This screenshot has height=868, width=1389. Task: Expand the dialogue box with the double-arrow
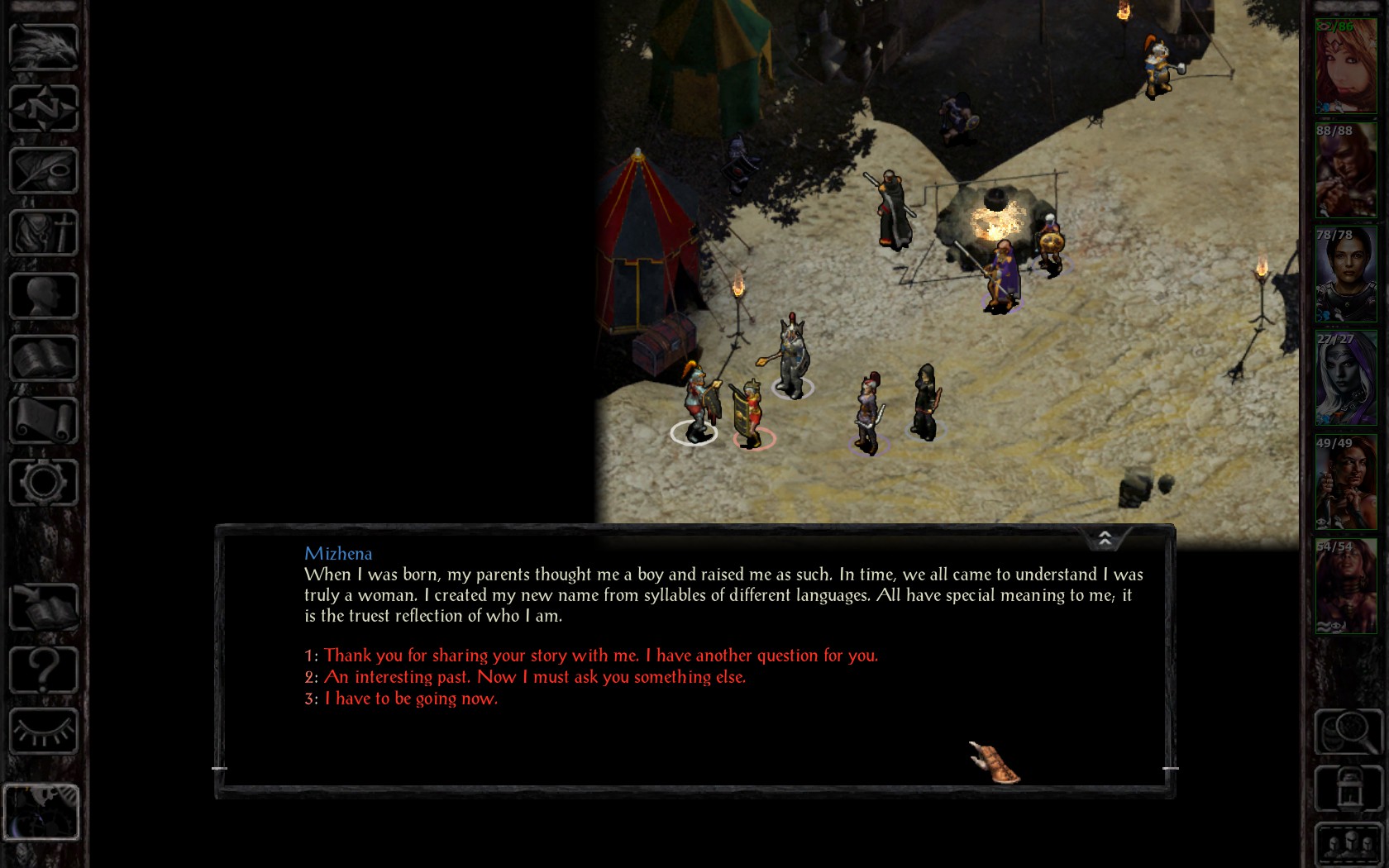pos(1105,539)
